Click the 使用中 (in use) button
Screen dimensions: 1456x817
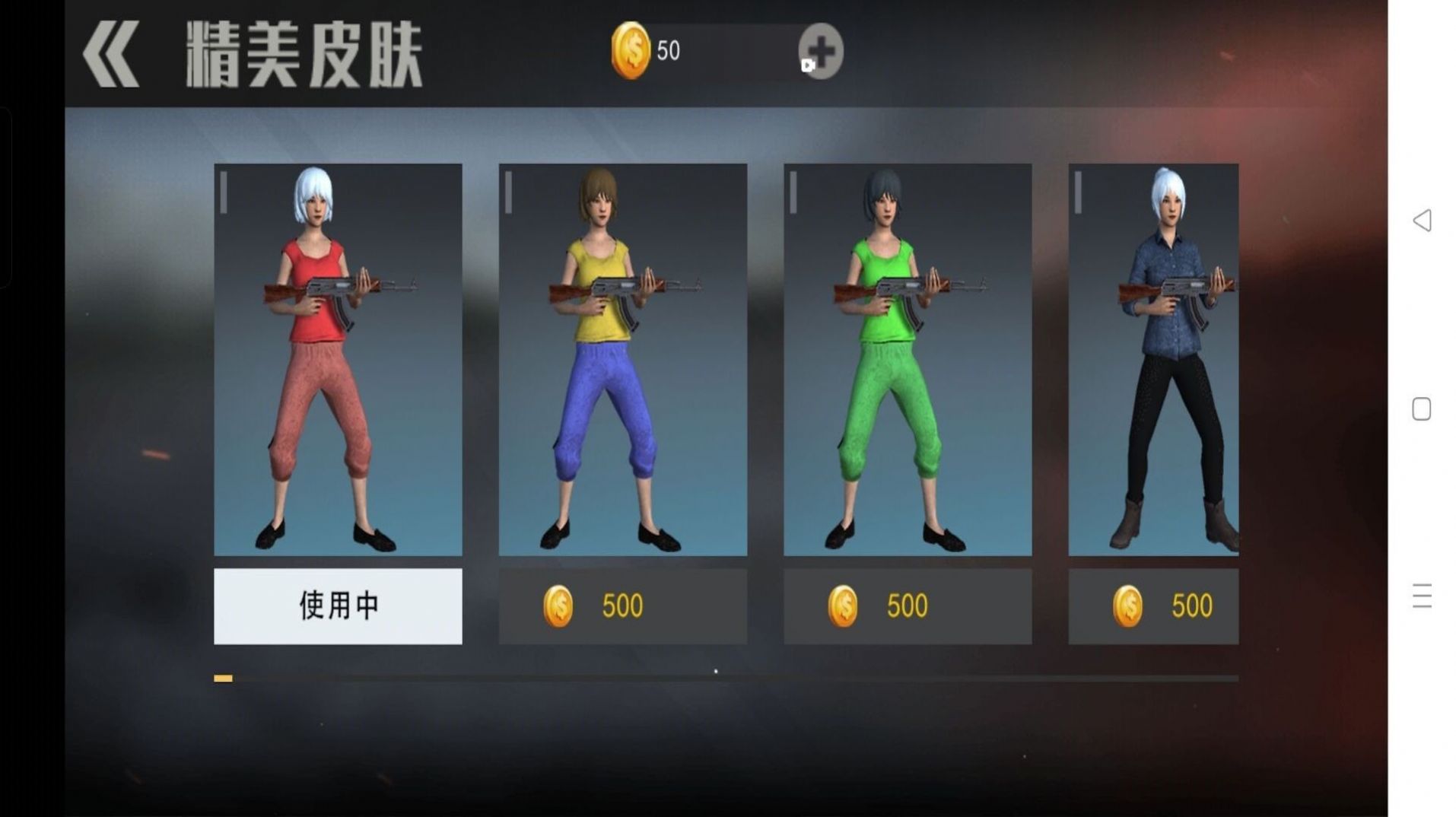[x=338, y=606]
